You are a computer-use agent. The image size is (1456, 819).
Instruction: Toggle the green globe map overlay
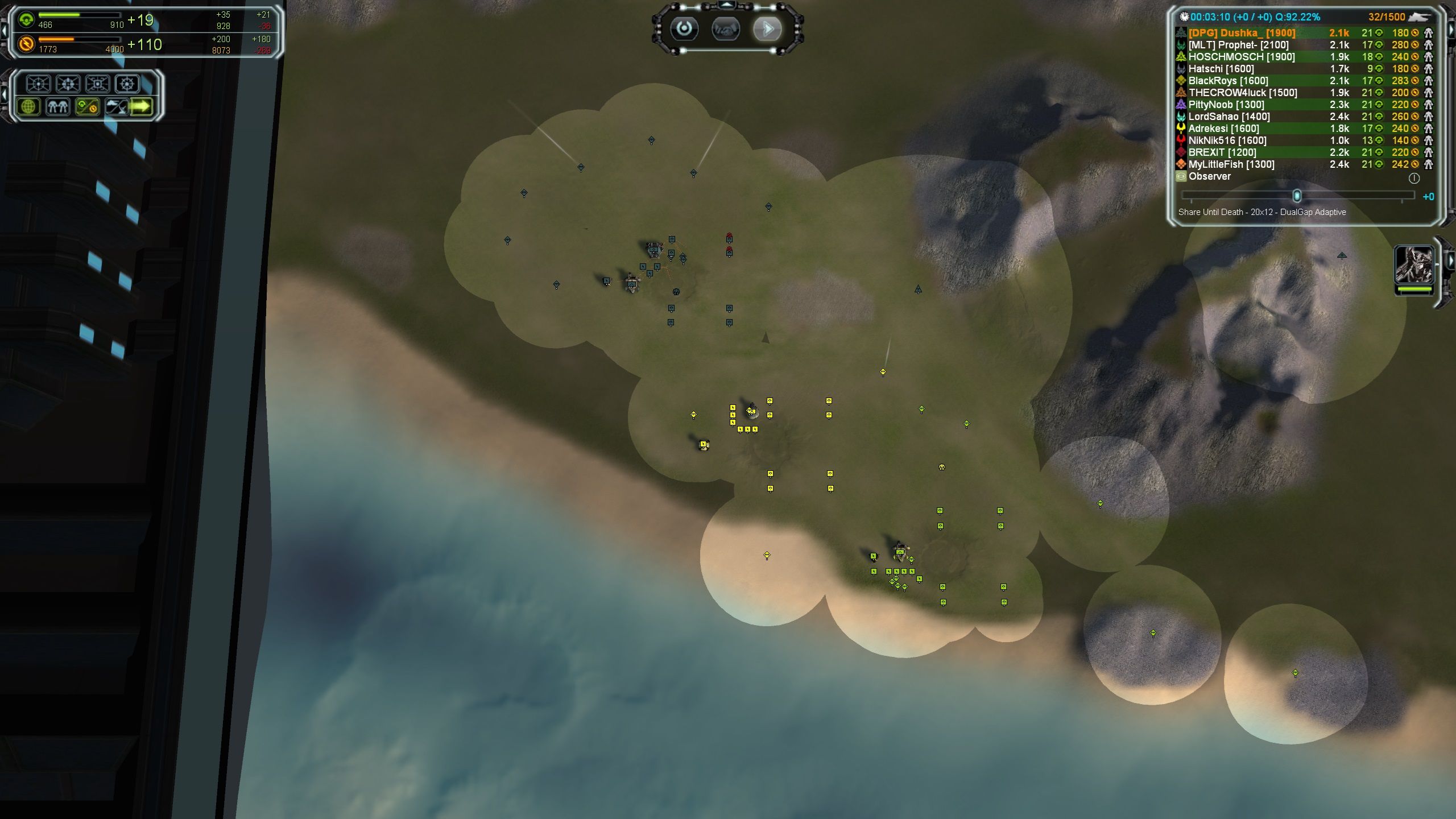[x=28, y=106]
